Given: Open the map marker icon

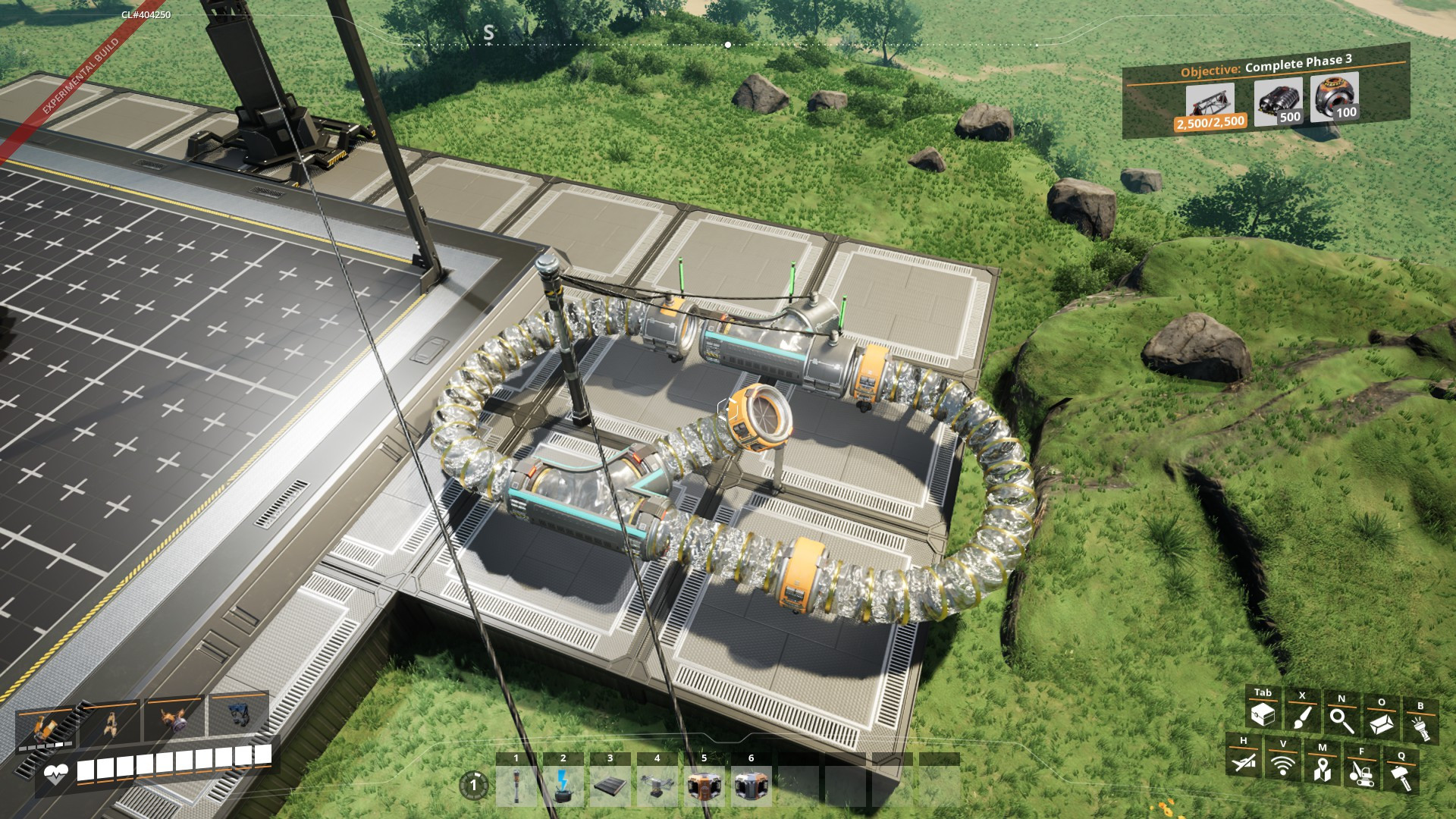Looking at the screenshot, I should click(x=1323, y=769).
